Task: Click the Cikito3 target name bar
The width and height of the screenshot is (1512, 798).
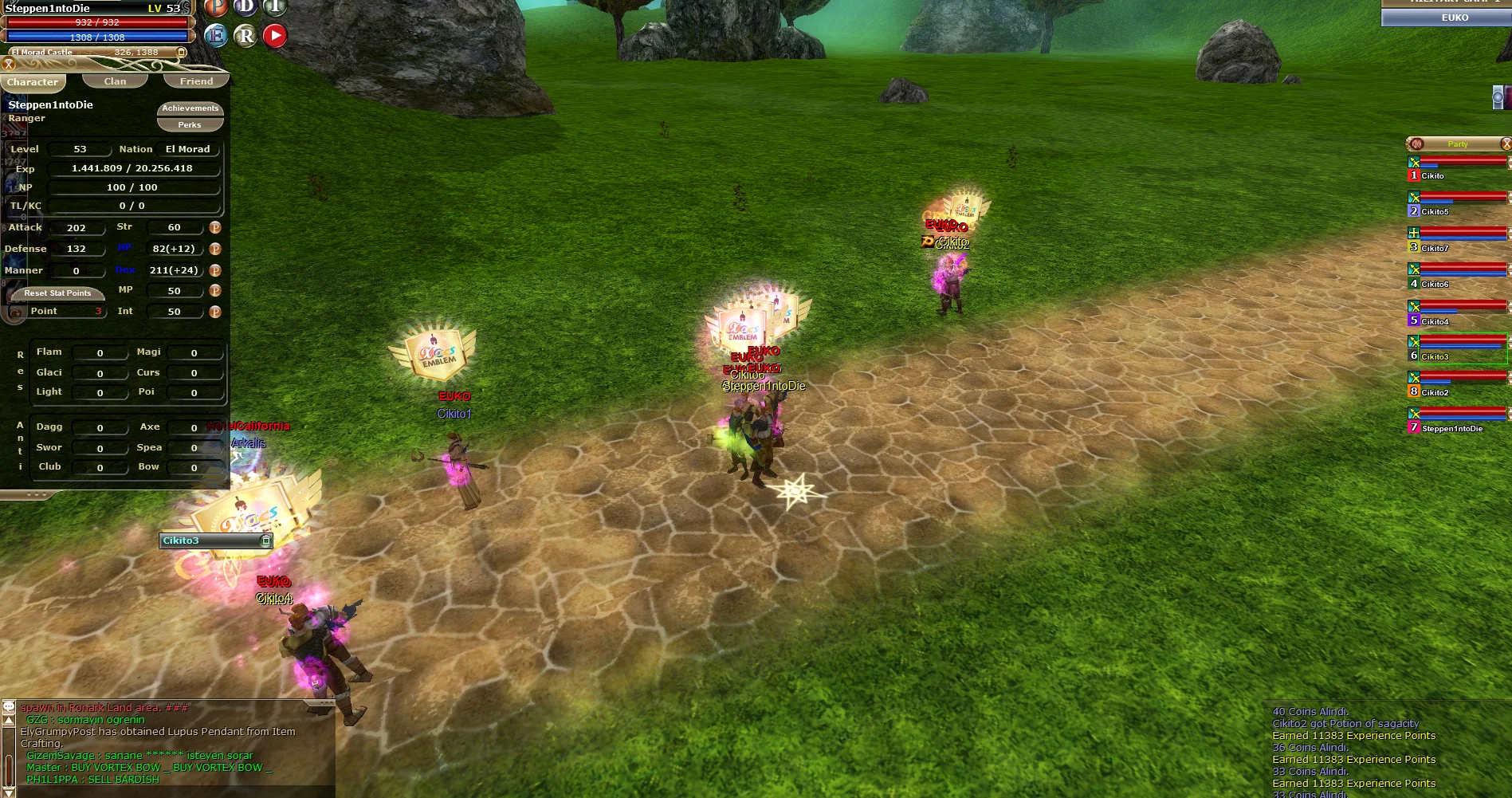Action: 212,541
